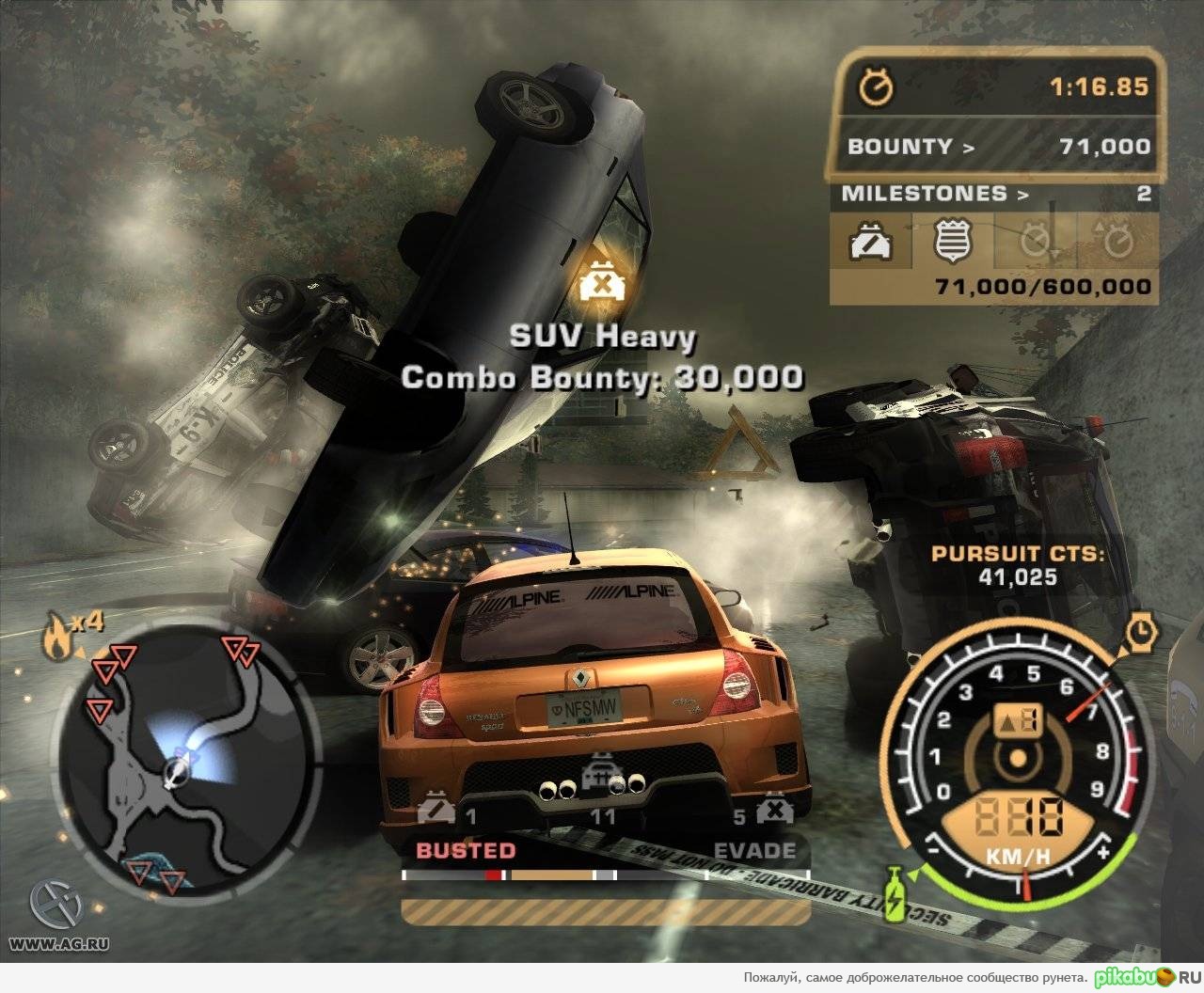
Task: Click the destroyed cop car icon above SUV Heavy
Action: click(x=599, y=282)
